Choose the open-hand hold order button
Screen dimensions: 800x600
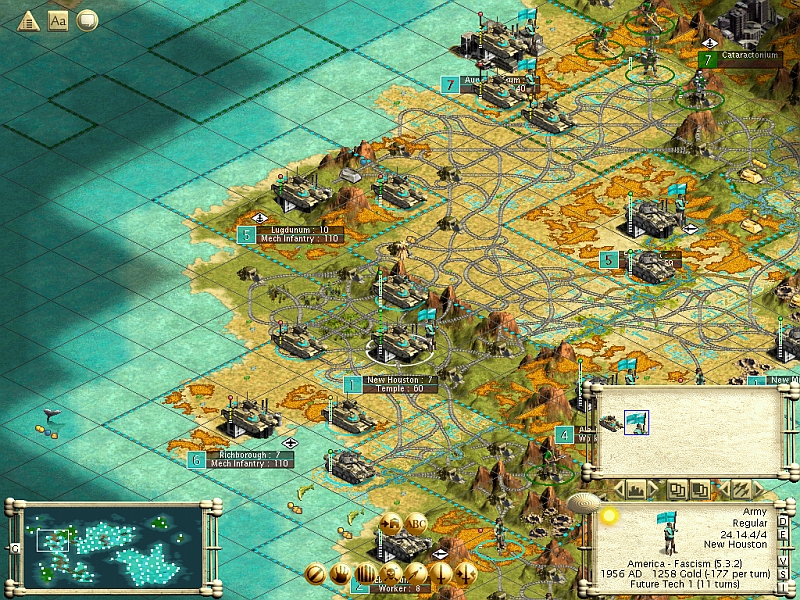click(x=341, y=575)
